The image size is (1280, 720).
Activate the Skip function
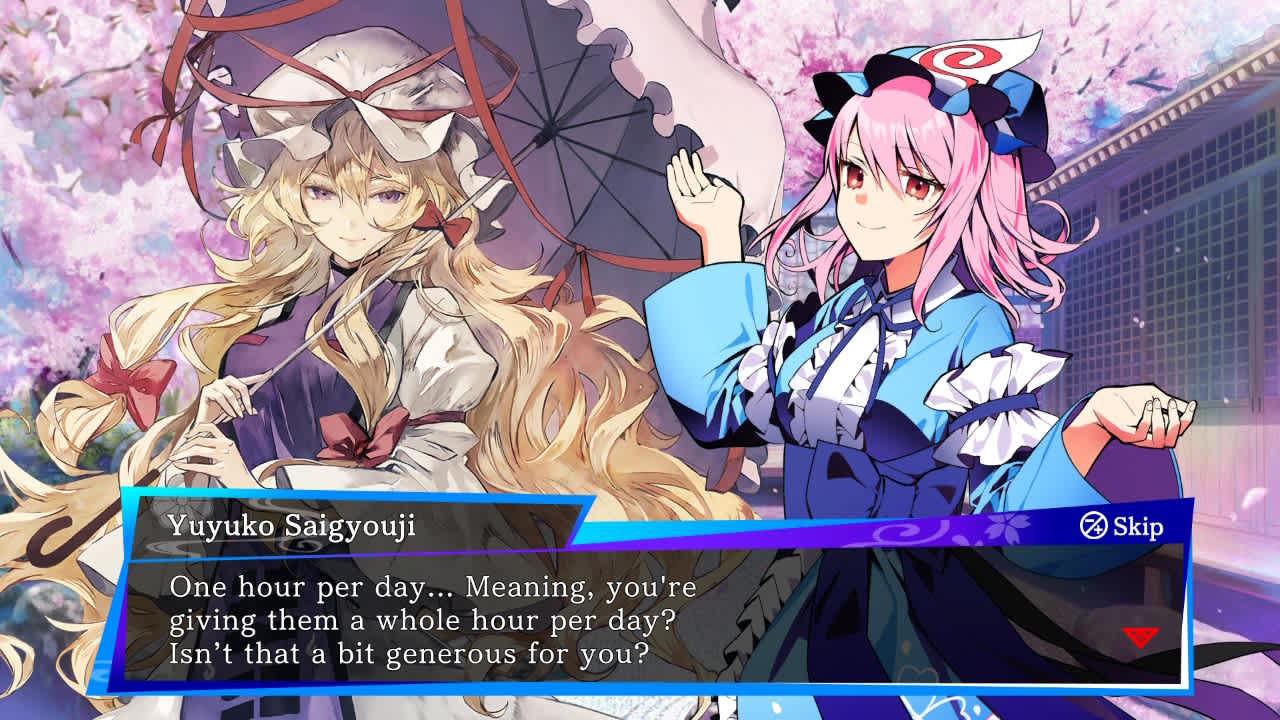click(x=1138, y=524)
